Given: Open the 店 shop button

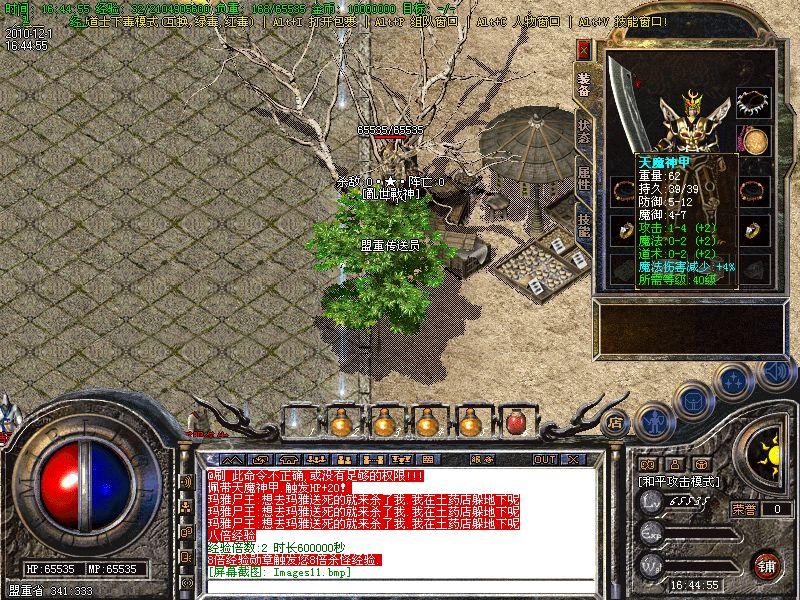Looking at the screenshot, I should [x=616, y=422].
